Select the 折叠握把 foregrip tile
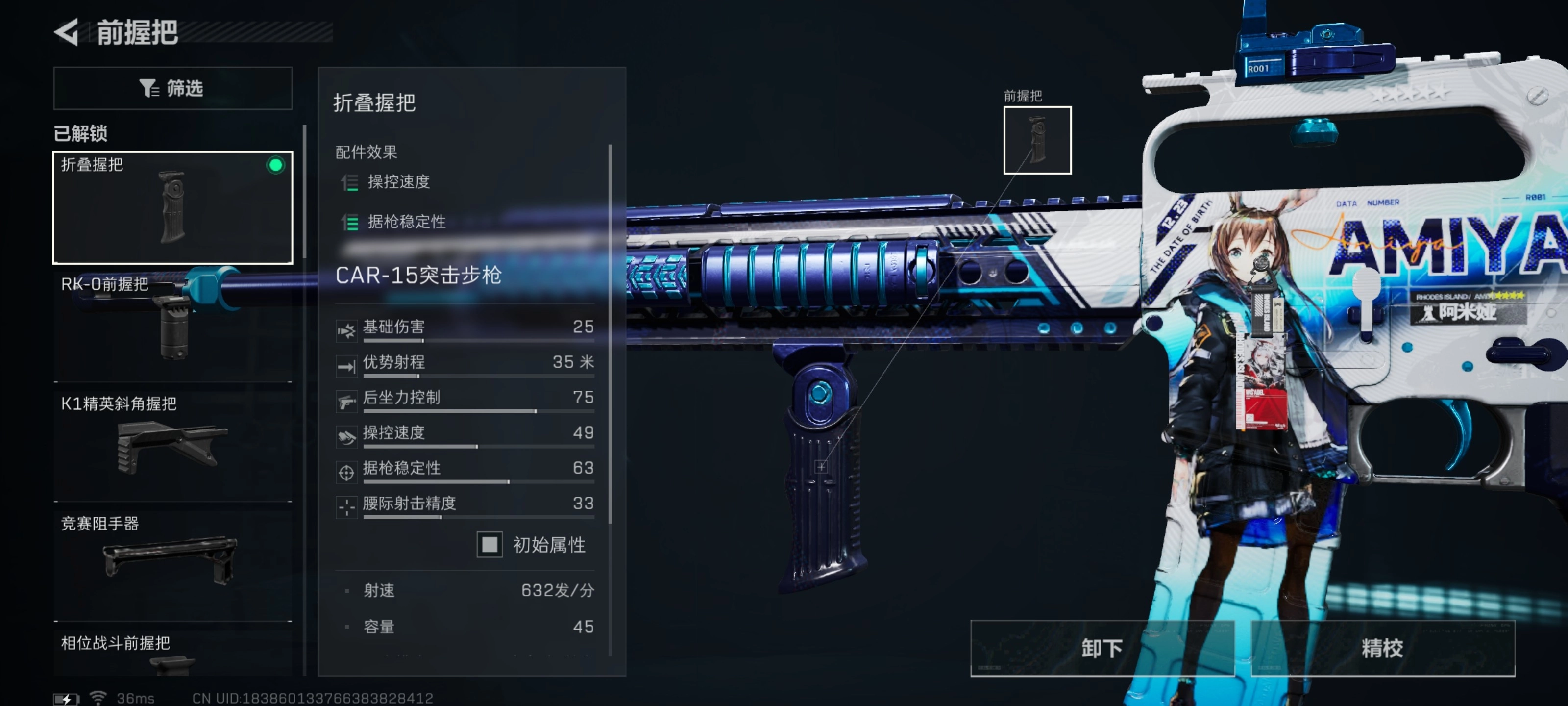Screen dimensions: 1568x706 [172, 207]
